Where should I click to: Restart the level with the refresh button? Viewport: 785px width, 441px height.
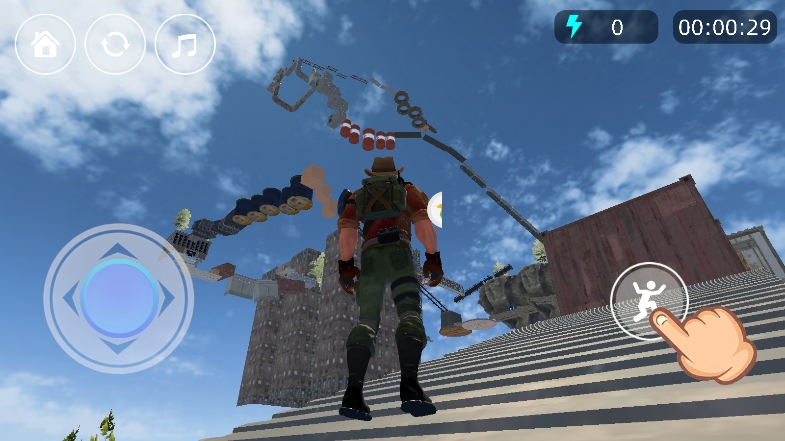pos(115,44)
